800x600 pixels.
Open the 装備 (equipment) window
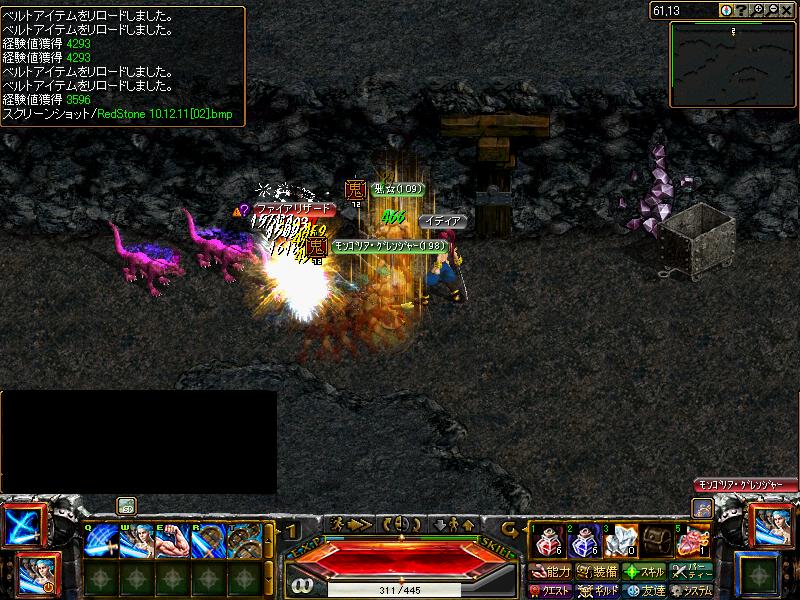point(598,572)
